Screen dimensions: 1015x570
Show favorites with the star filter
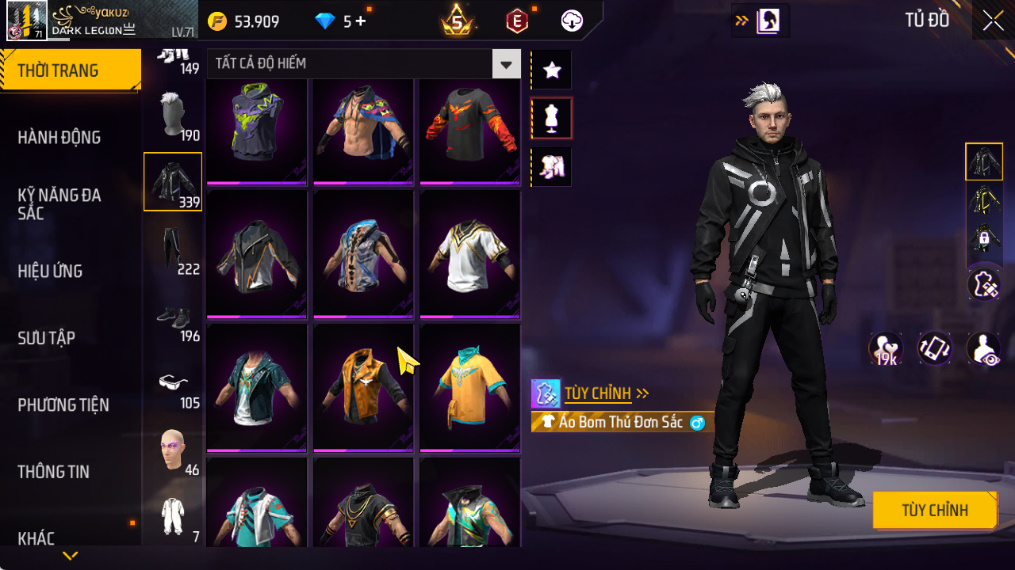[551, 69]
